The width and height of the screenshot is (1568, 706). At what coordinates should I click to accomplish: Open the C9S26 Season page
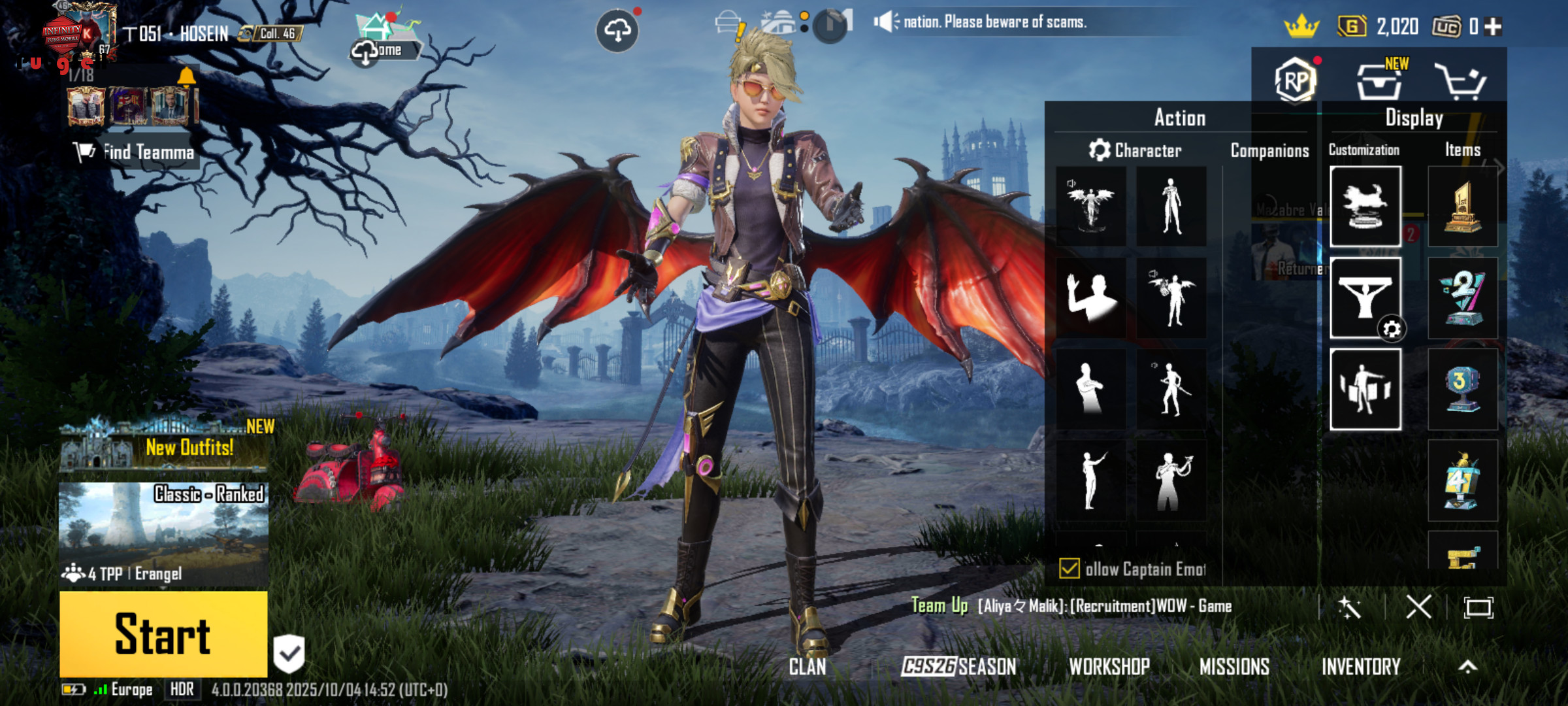click(958, 667)
